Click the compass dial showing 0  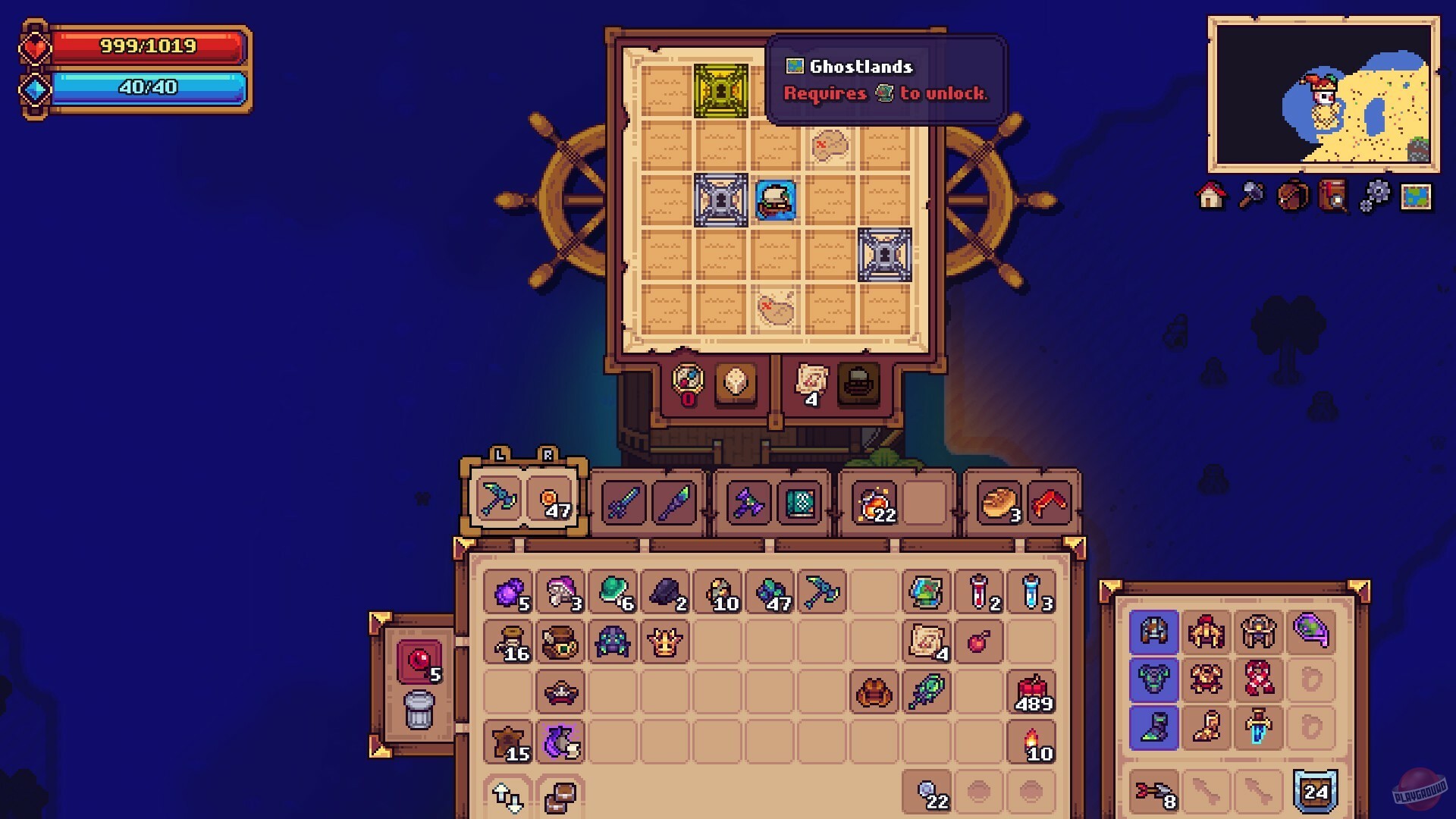686,383
